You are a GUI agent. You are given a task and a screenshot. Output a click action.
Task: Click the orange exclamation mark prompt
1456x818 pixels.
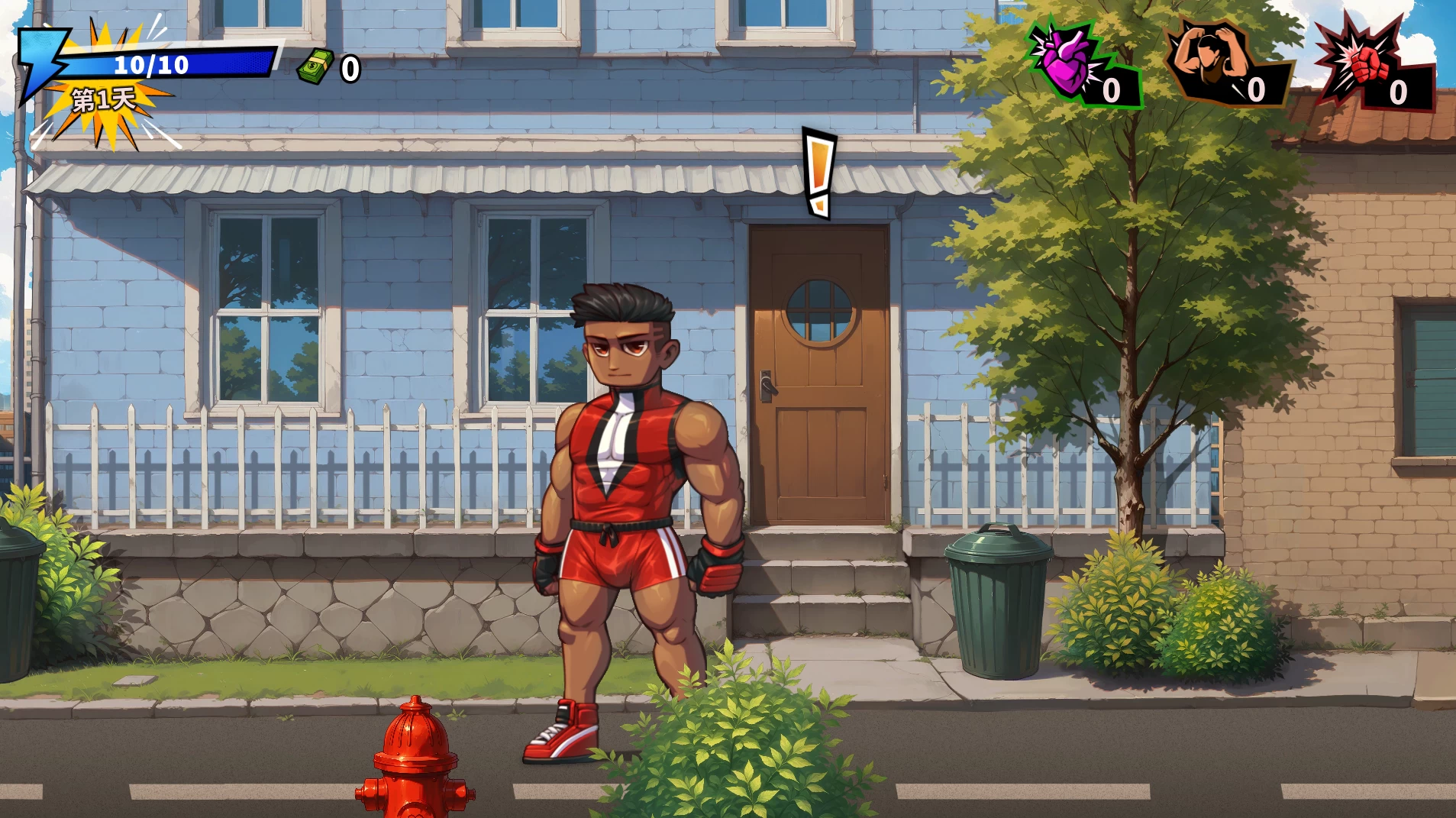pyautogui.click(x=819, y=173)
